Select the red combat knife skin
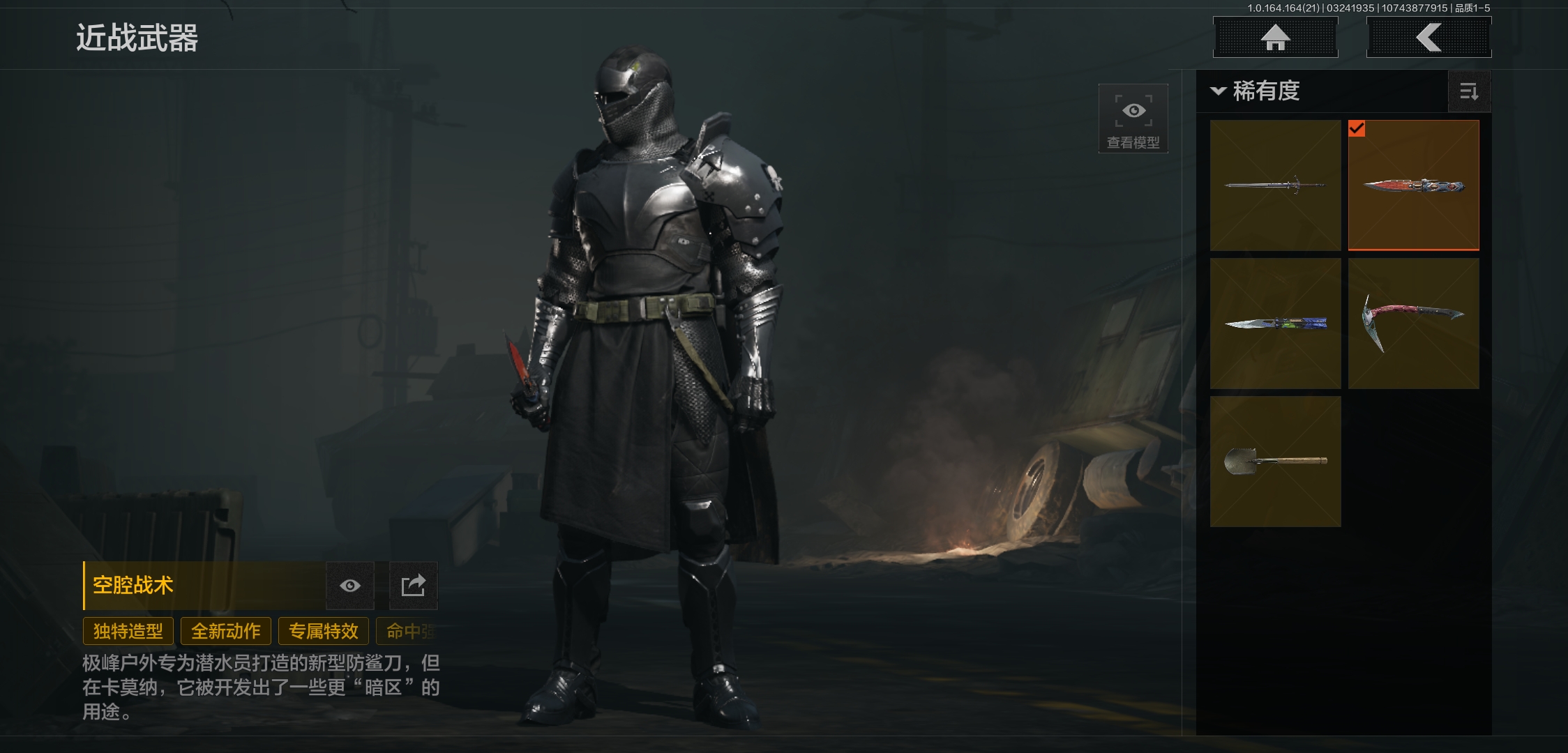This screenshot has width=1568, height=753. (x=1413, y=185)
